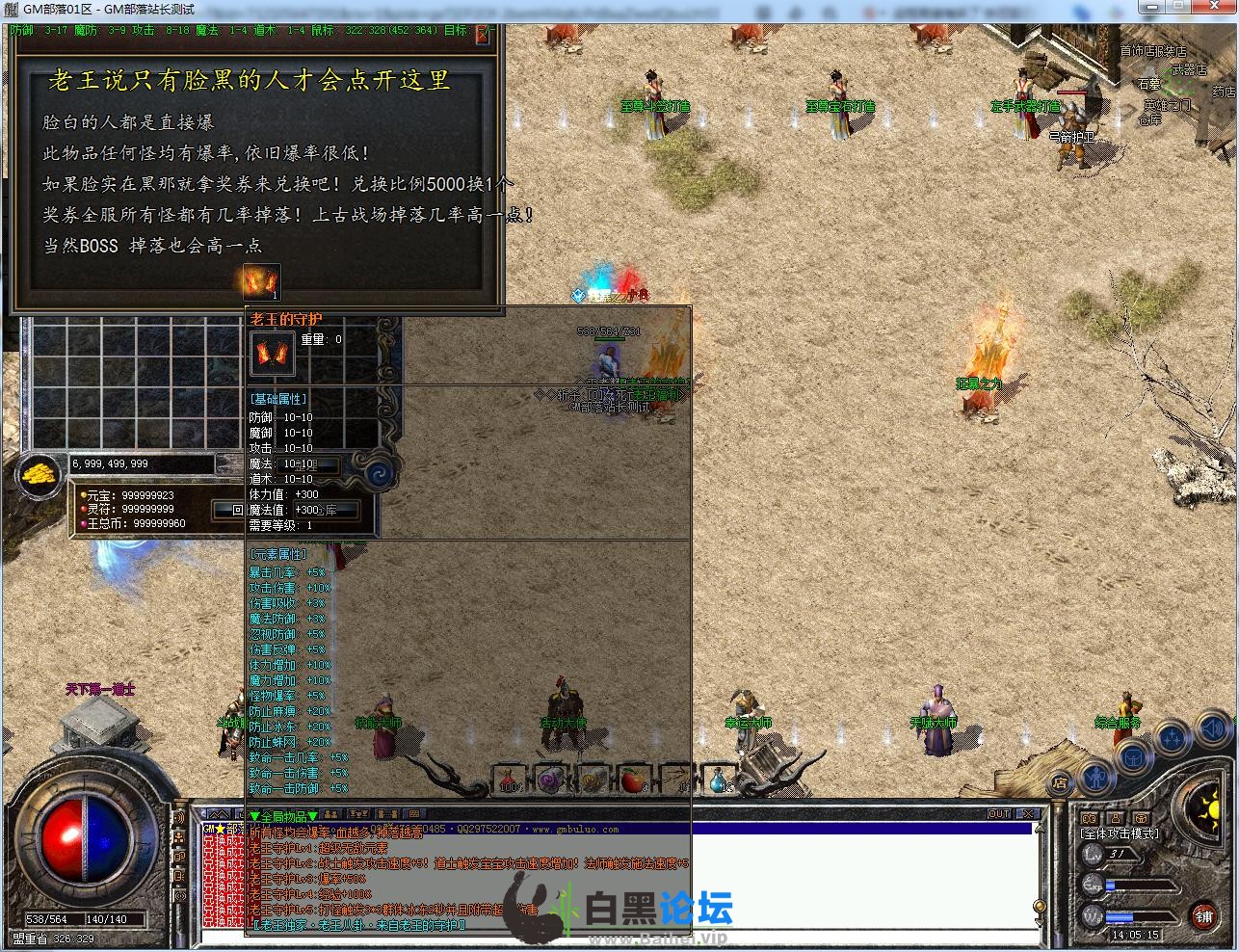Screen dimensions: 1239x952
Task: Open the 店 shop round button
Action: 1060,782
